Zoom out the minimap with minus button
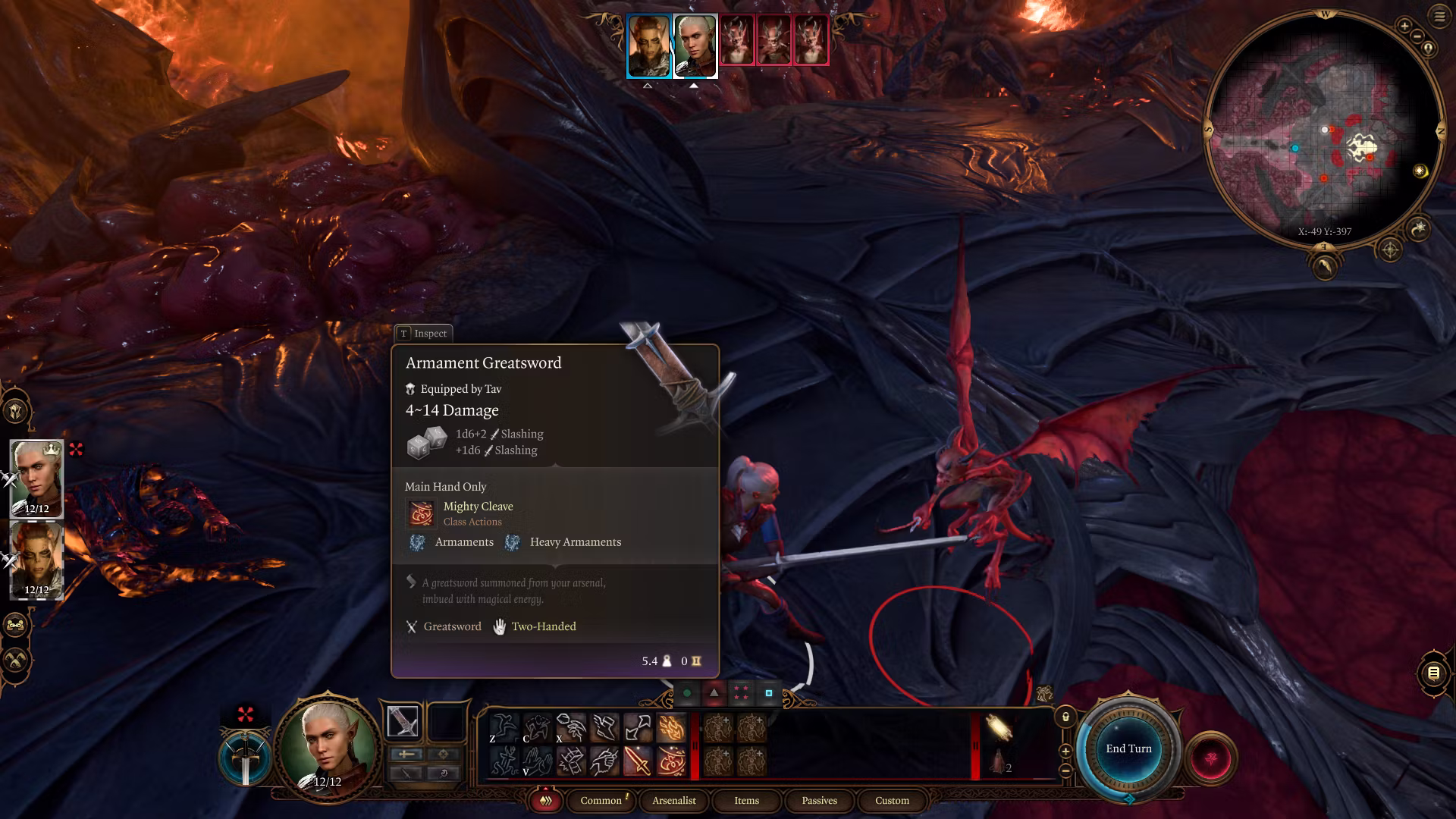Screen dimensions: 1456x819 pos(1418,36)
